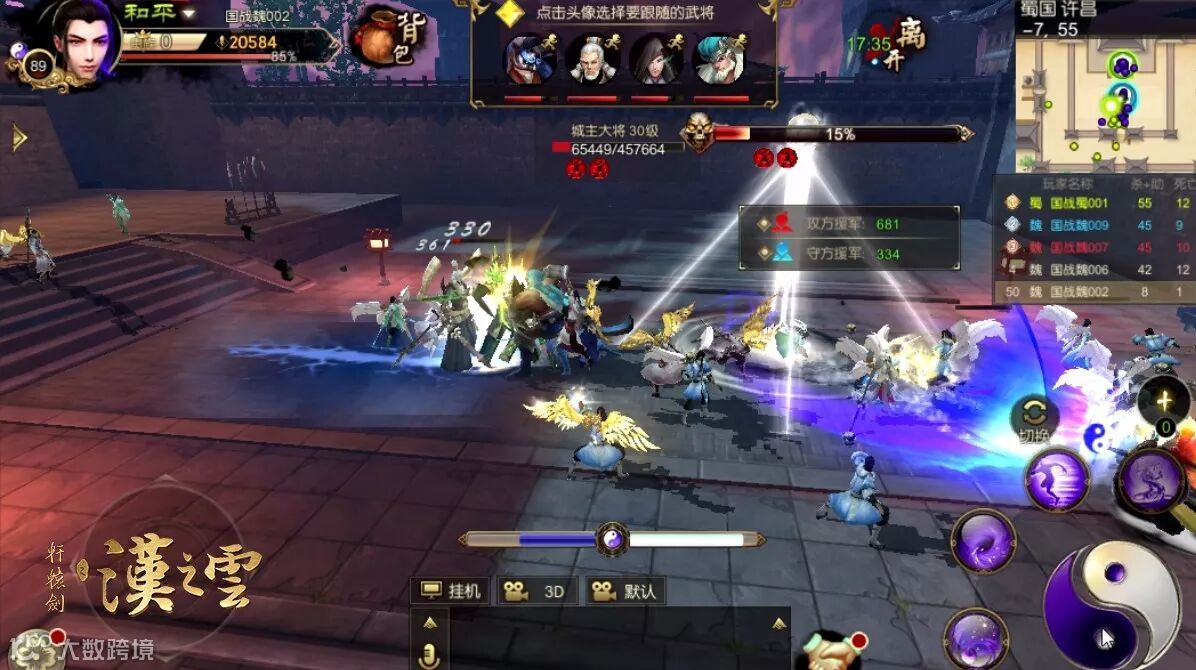This screenshot has width=1196, height=670.
Task: Use the yin-yang basic attack button
Action: [1111, 606]
